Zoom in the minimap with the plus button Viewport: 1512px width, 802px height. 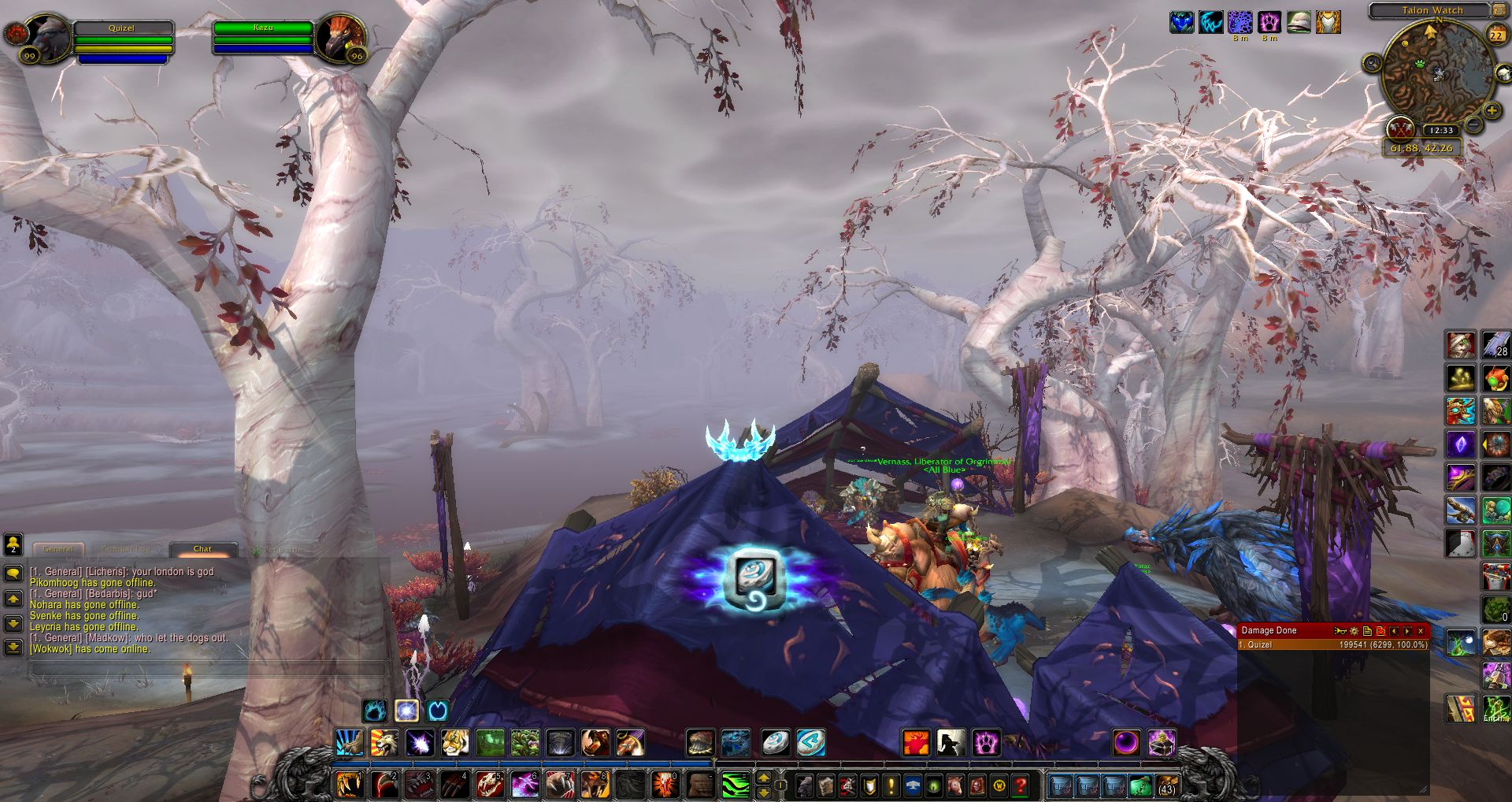point(1492,110)
